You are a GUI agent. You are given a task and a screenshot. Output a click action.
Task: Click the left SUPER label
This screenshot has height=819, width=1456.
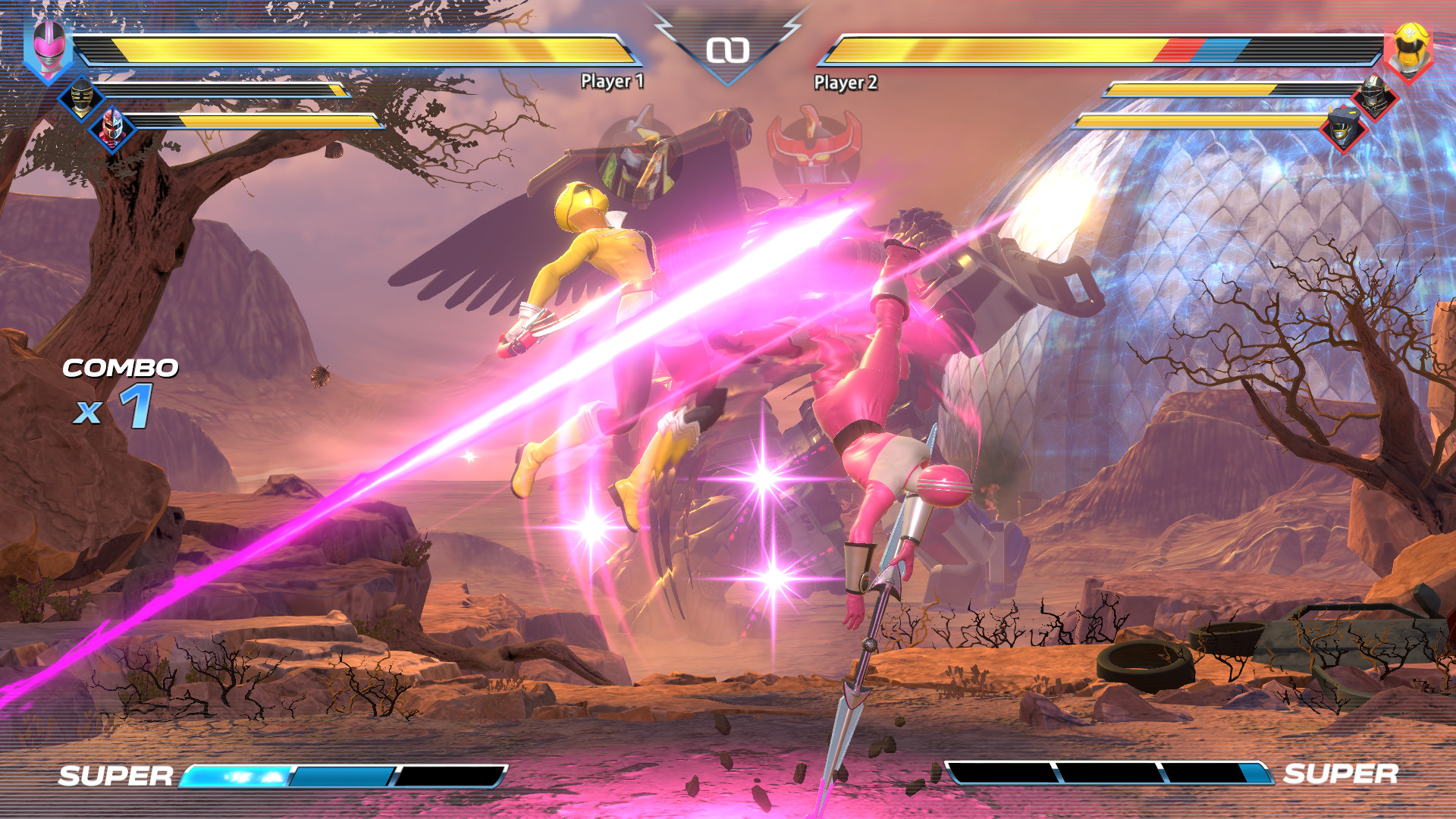[x=114, y=777]
